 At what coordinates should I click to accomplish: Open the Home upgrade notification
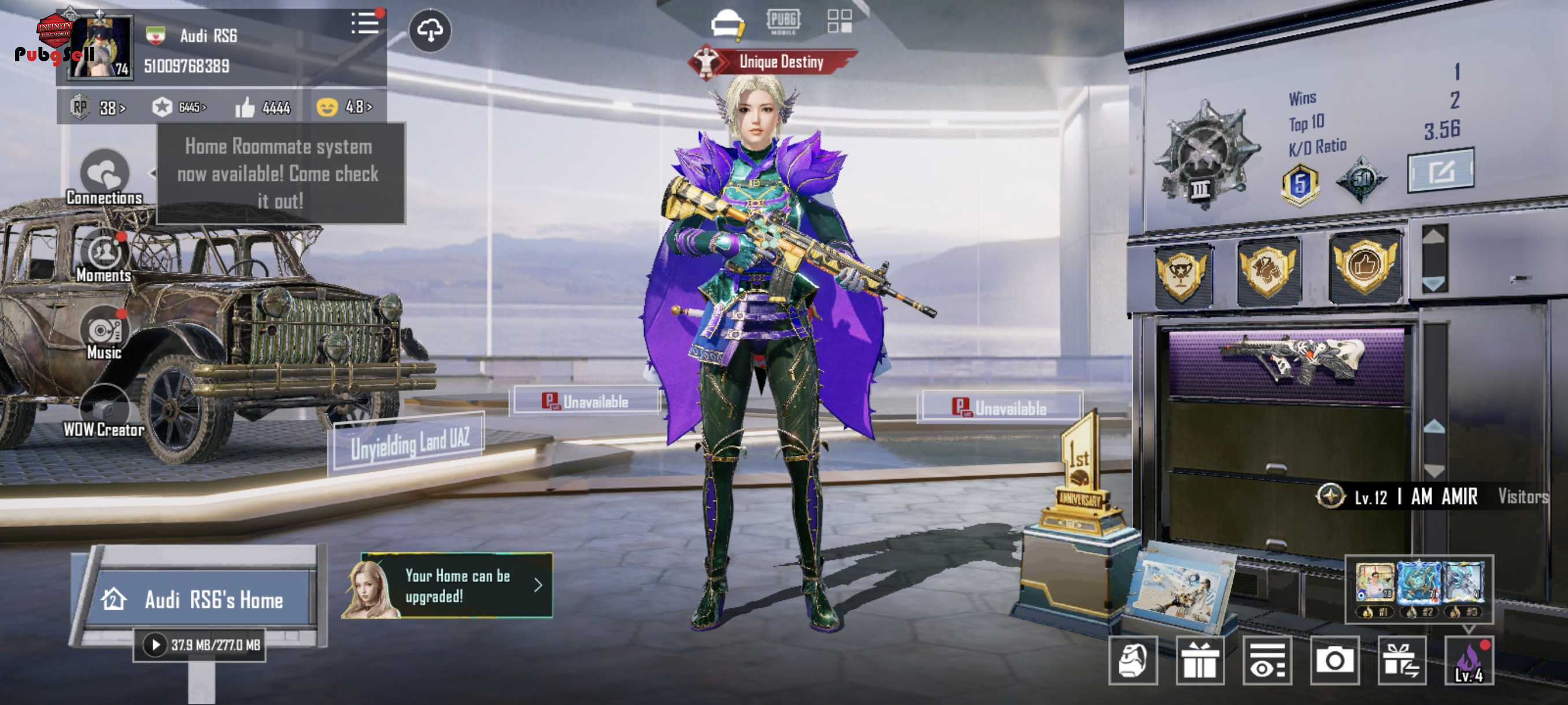point(457,586)
